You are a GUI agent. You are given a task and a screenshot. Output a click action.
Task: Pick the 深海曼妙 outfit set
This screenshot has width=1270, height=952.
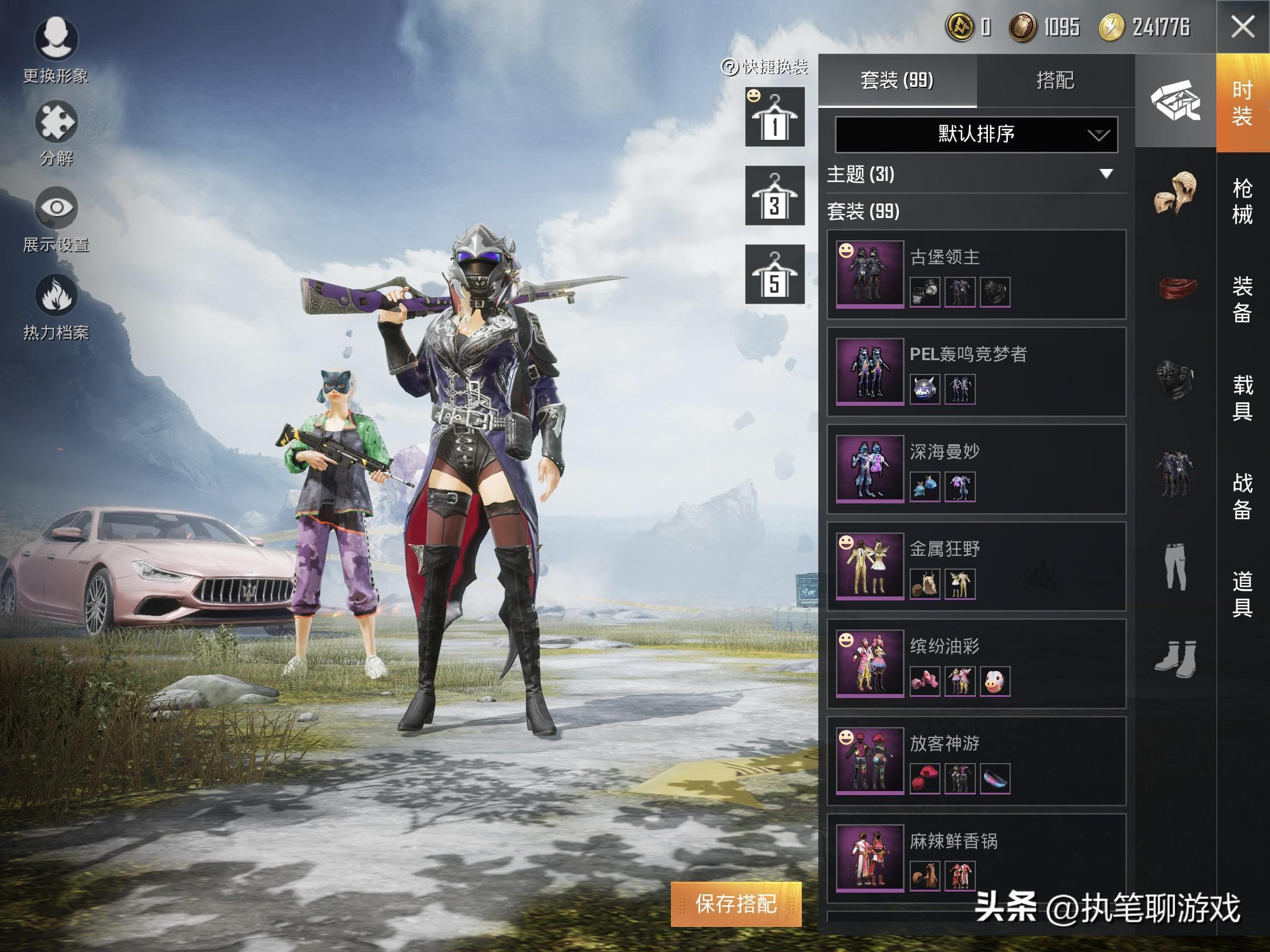[x=976, y=469]
